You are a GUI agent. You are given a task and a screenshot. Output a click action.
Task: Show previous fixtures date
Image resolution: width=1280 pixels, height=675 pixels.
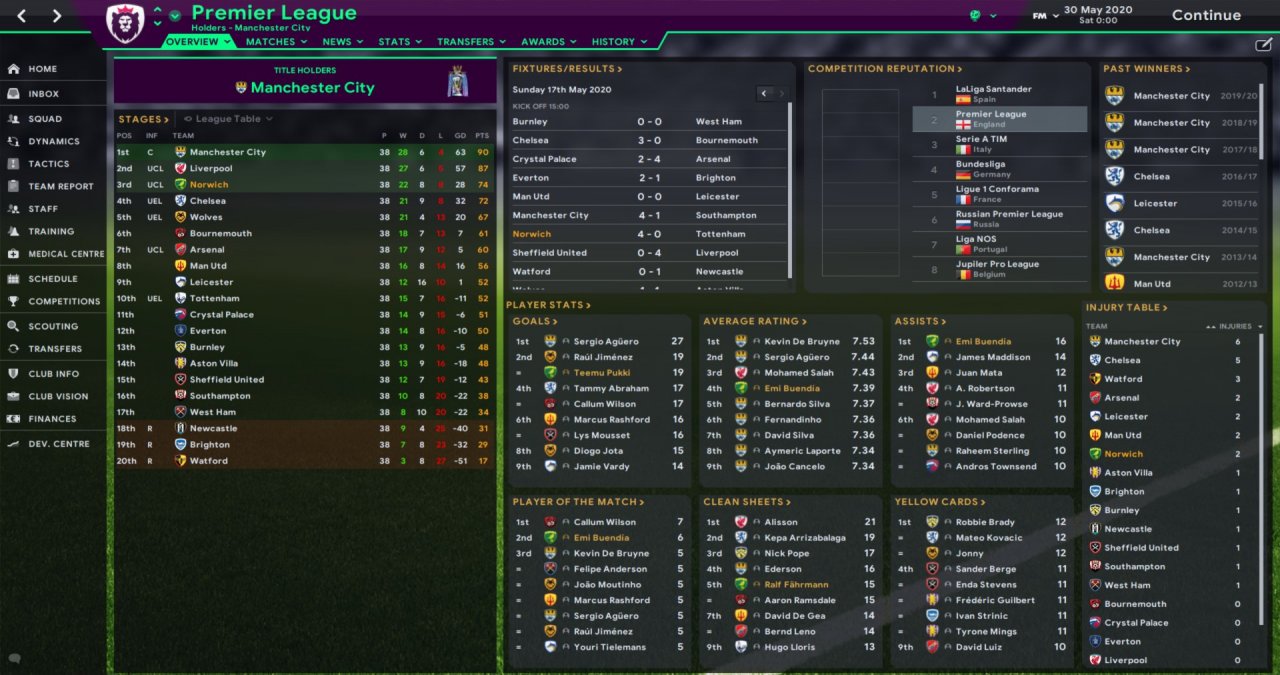tap(764, 94)
